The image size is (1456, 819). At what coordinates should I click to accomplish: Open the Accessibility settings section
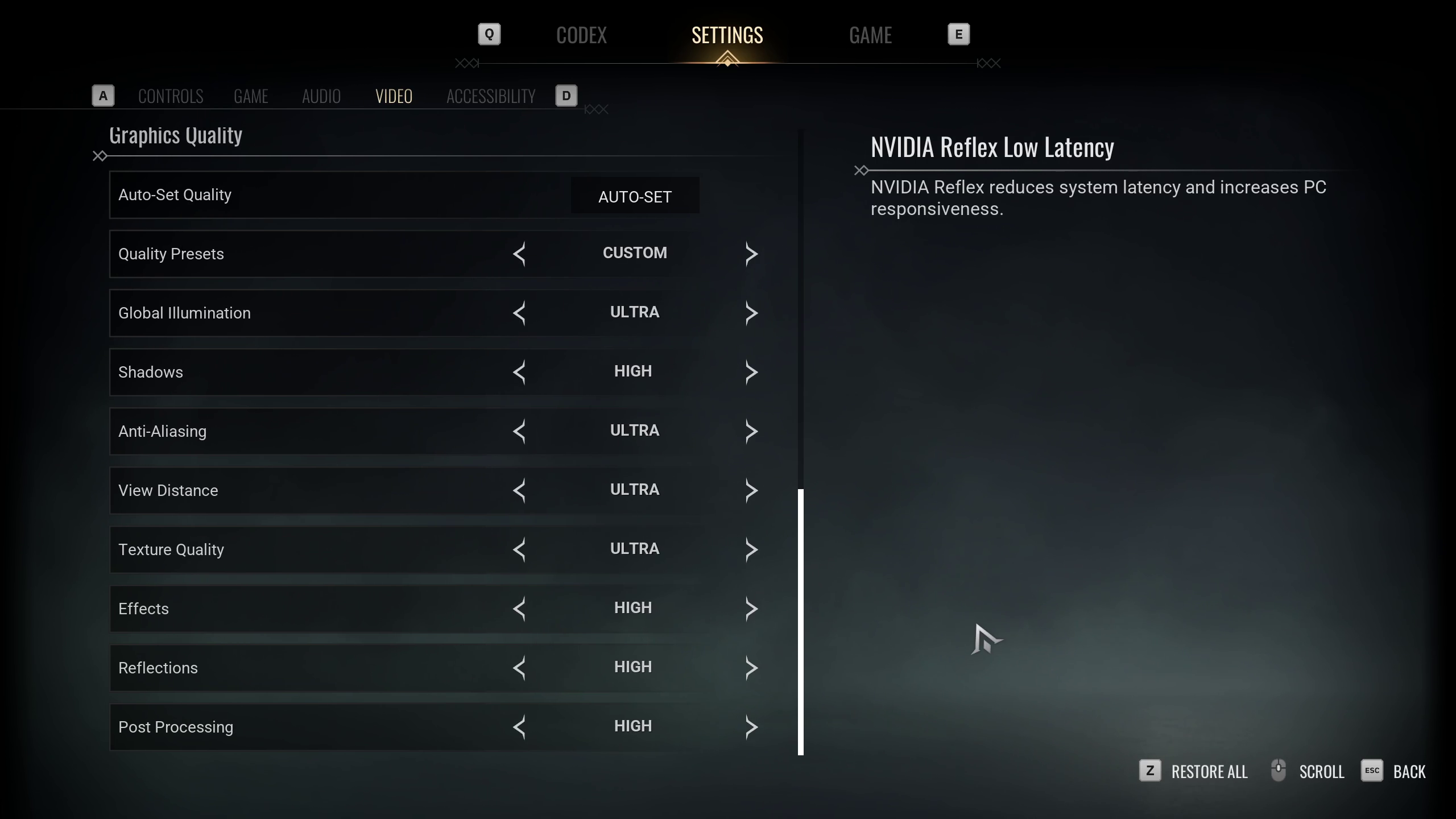tap(491, 96)
